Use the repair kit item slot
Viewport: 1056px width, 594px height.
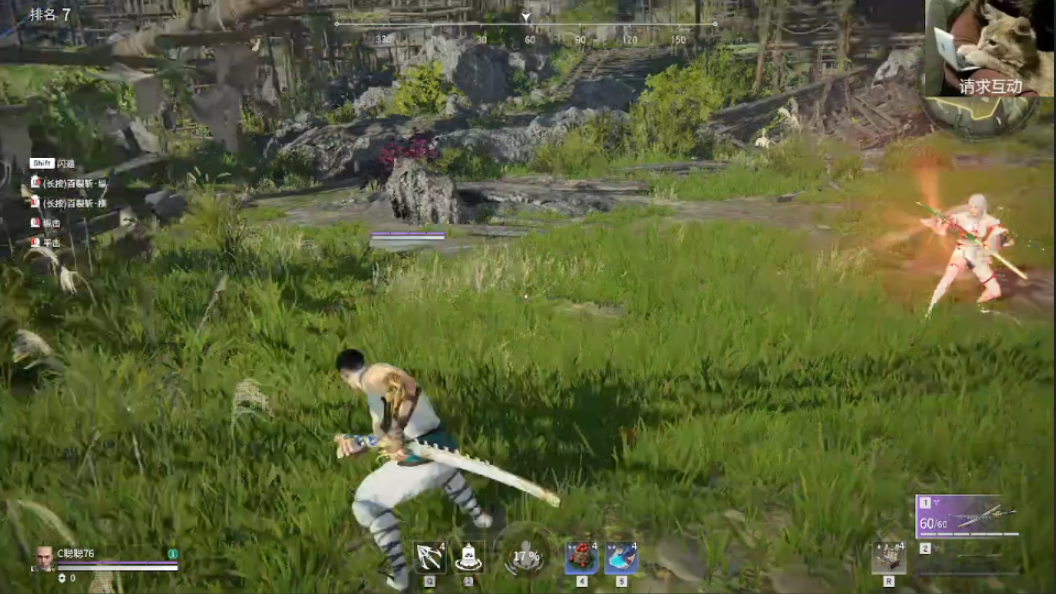pos(888,556)
